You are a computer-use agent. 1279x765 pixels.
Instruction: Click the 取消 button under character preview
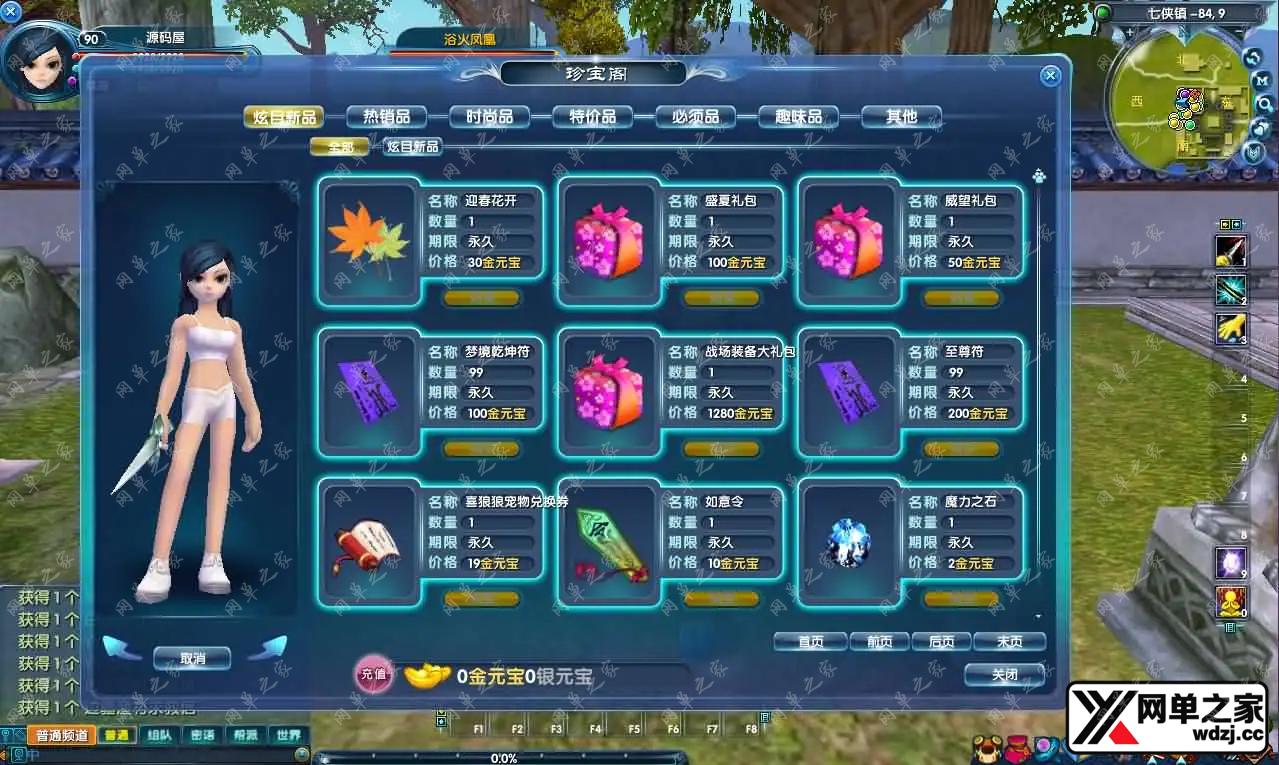(x=192, y=658)
